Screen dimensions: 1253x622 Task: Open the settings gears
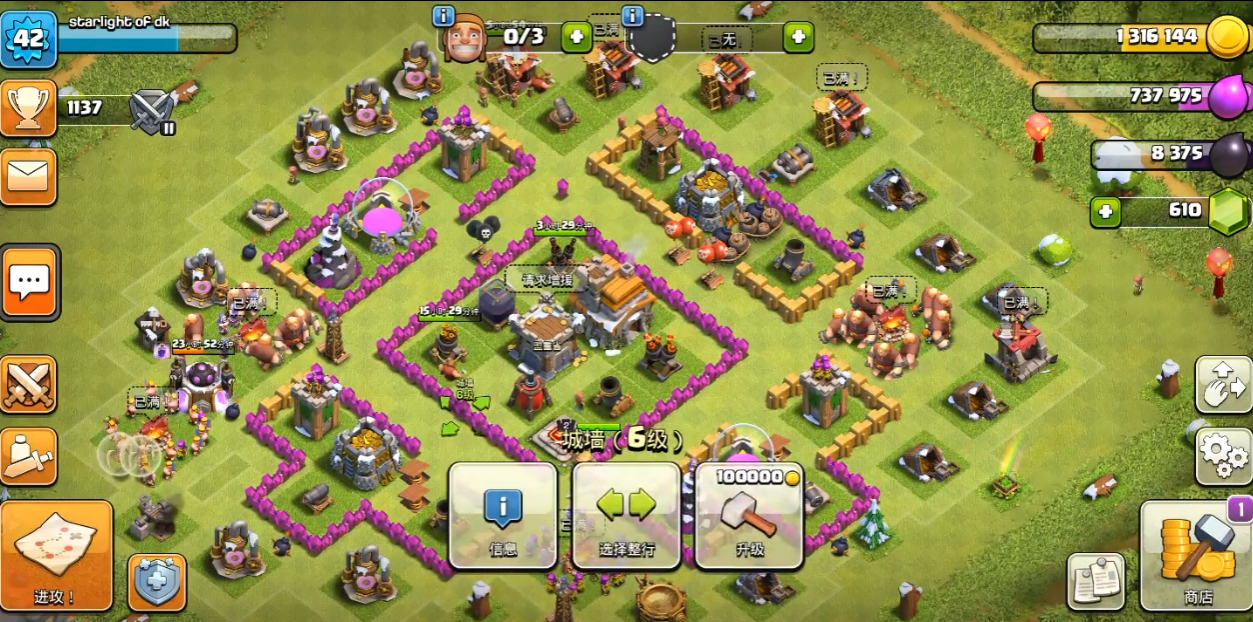tap(1223, 456)
